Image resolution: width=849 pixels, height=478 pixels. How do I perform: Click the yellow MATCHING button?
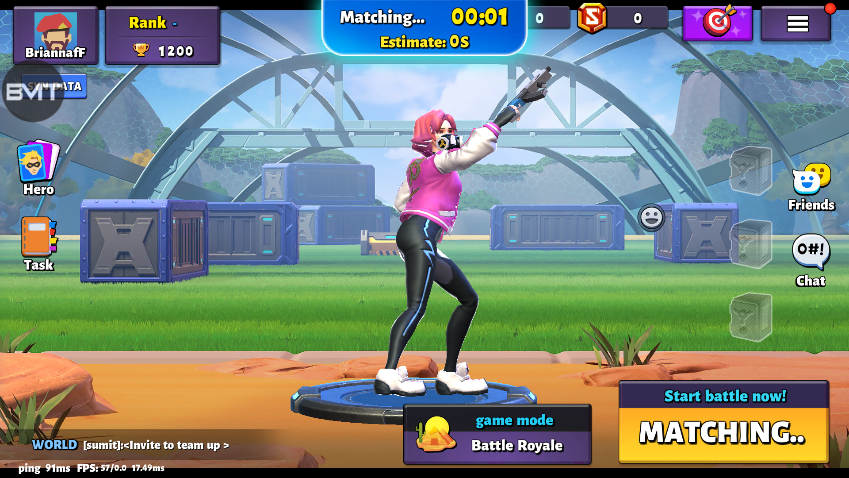click(723, 433)
